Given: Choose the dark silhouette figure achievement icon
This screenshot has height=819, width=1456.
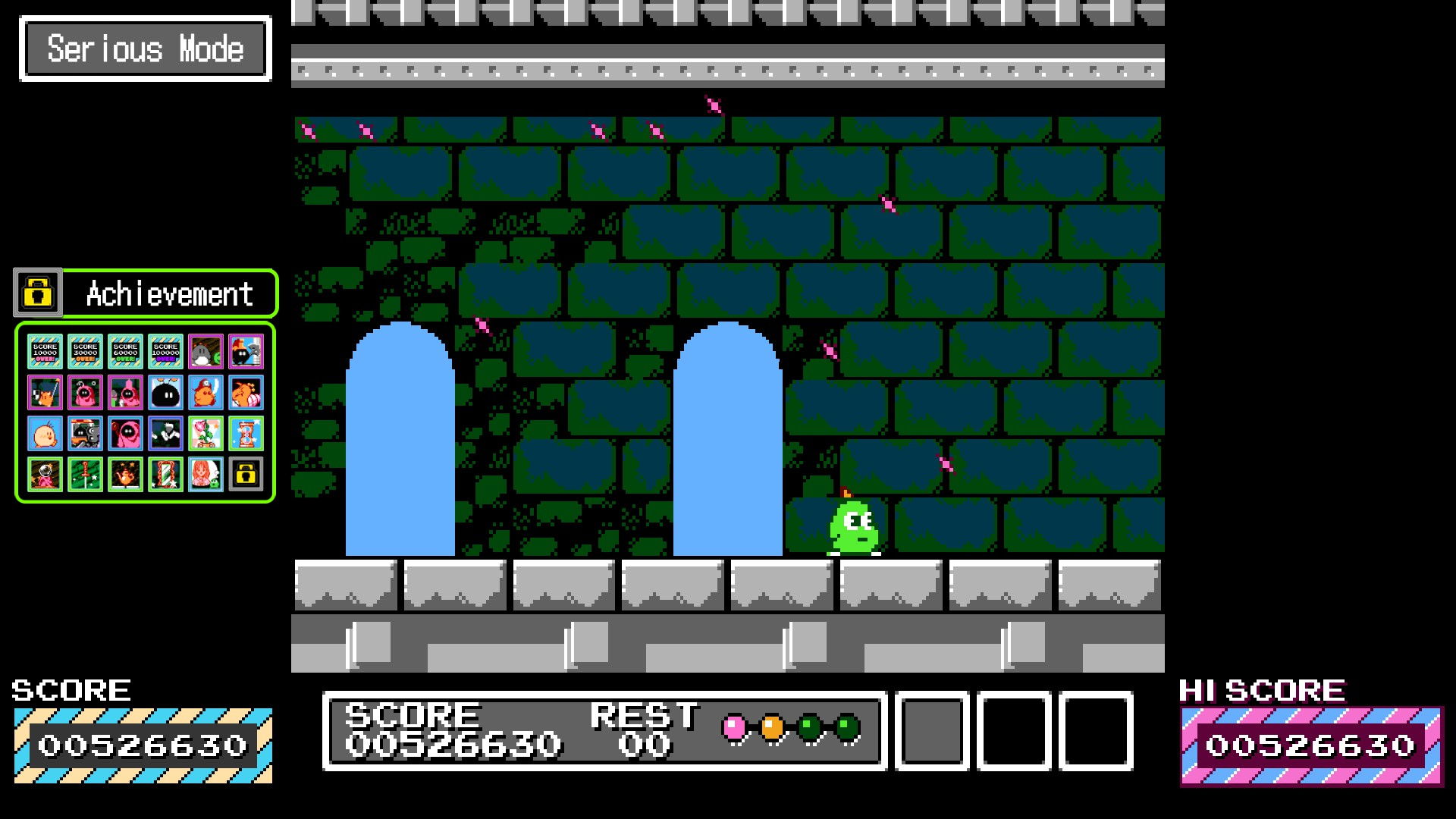Looking at the screenshot, I should (x=165, y=434).
